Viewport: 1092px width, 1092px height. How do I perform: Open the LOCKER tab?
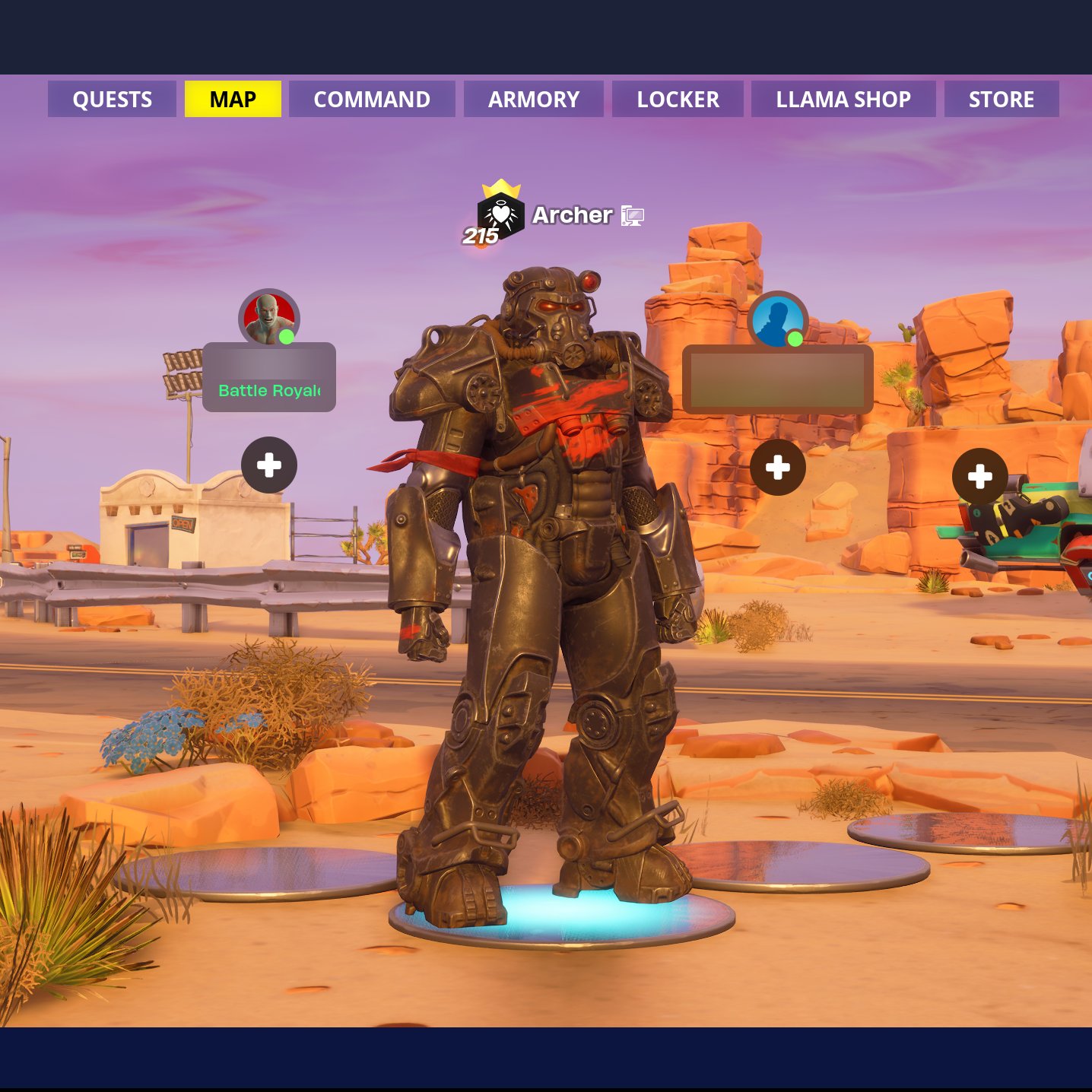pyautogui.click(x=677, y=99)
